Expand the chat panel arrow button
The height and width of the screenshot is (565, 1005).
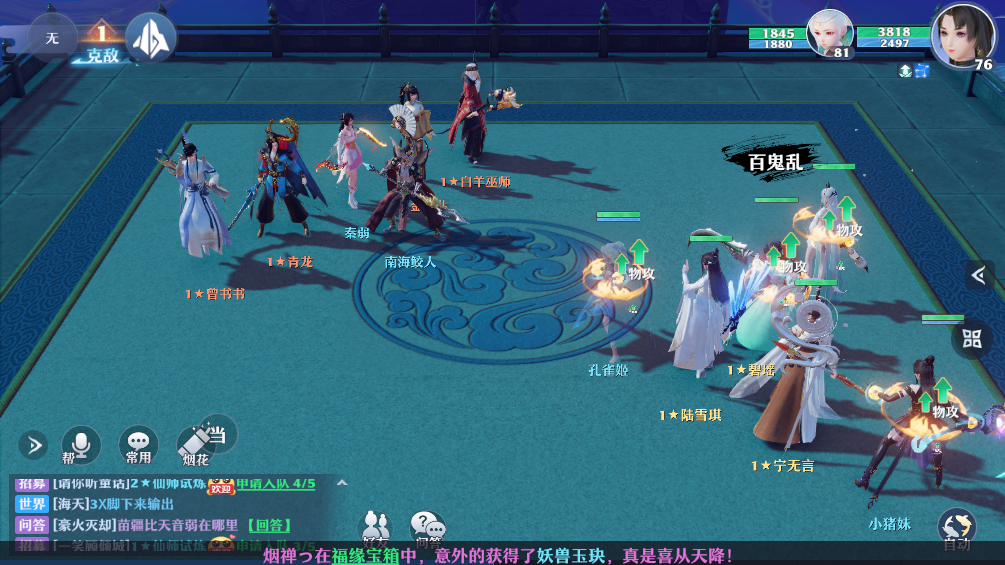tap(32, 444)
